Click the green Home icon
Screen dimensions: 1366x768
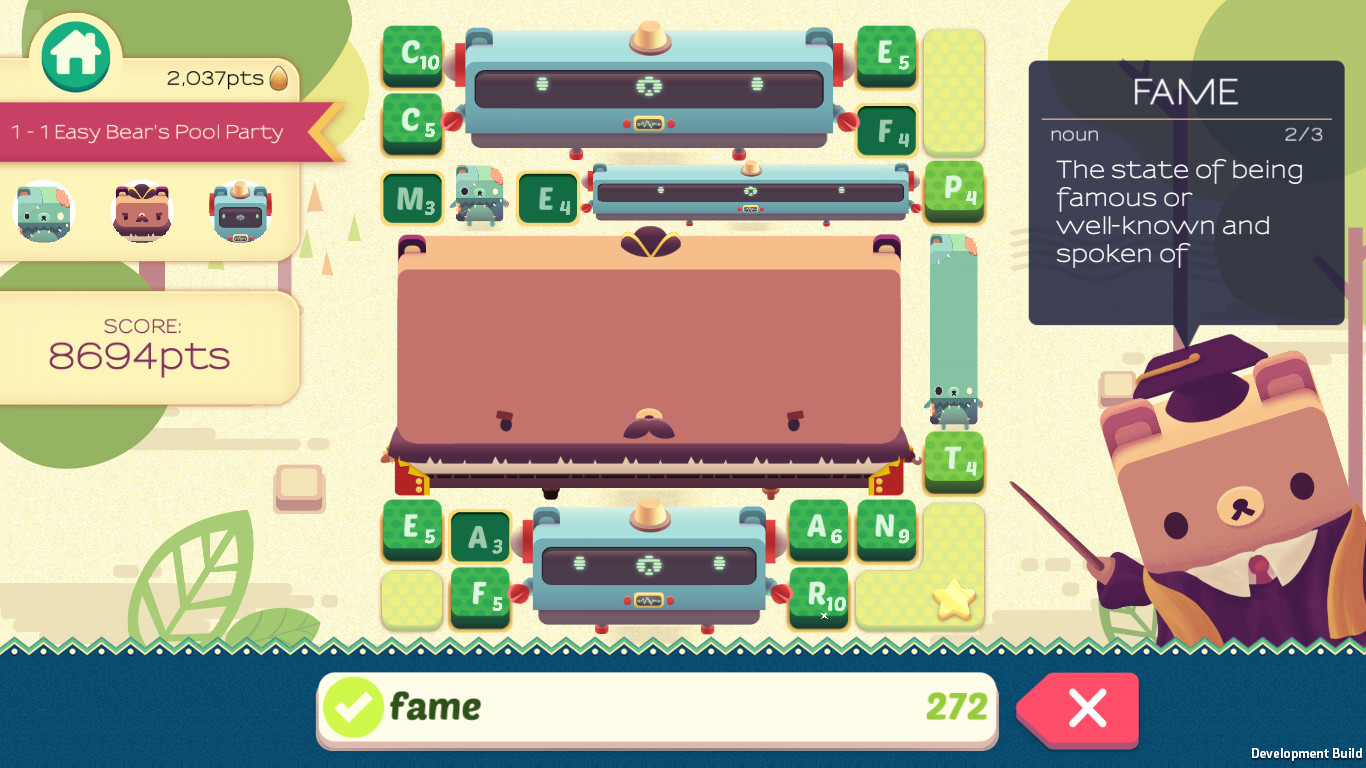point(76,55)
